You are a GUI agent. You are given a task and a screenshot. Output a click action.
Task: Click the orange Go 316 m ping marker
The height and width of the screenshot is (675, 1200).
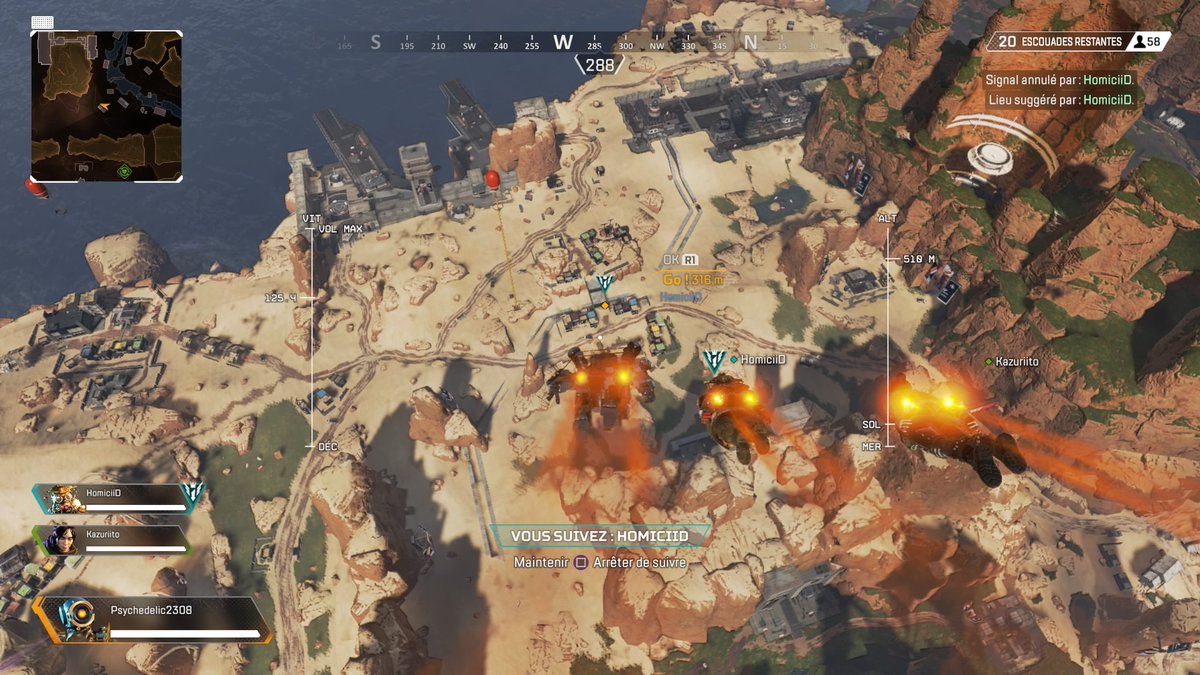tap(691, 280)
